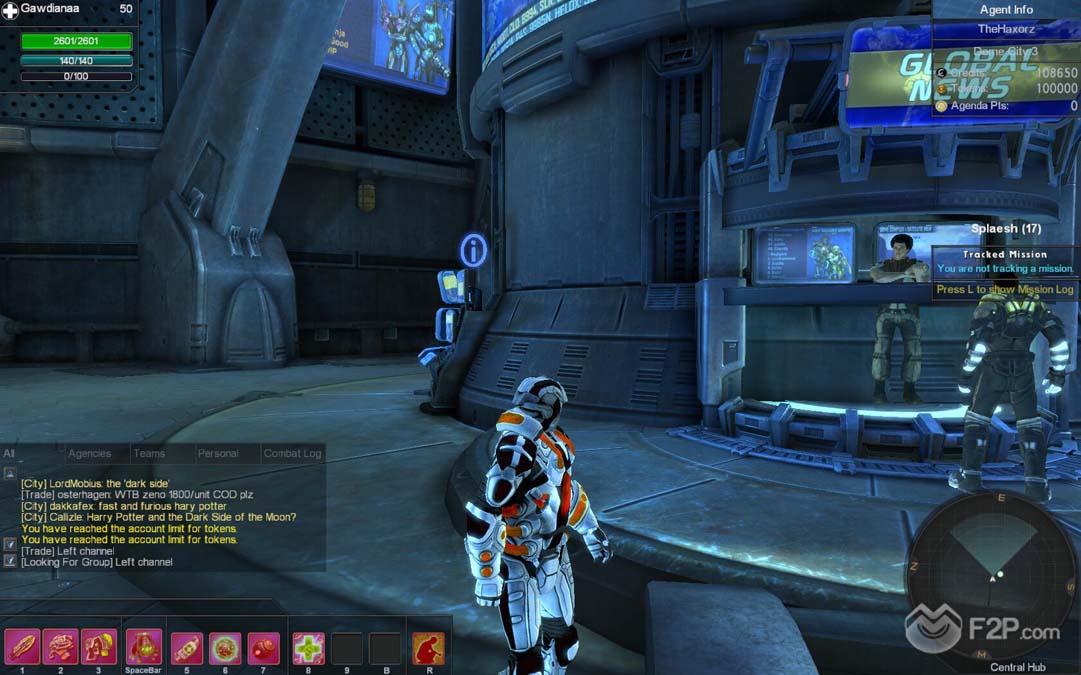Viewport: 1081px width, 675px height.
Task: Use the ability in hotbar slot 5
Action: [x=187, y=648]
